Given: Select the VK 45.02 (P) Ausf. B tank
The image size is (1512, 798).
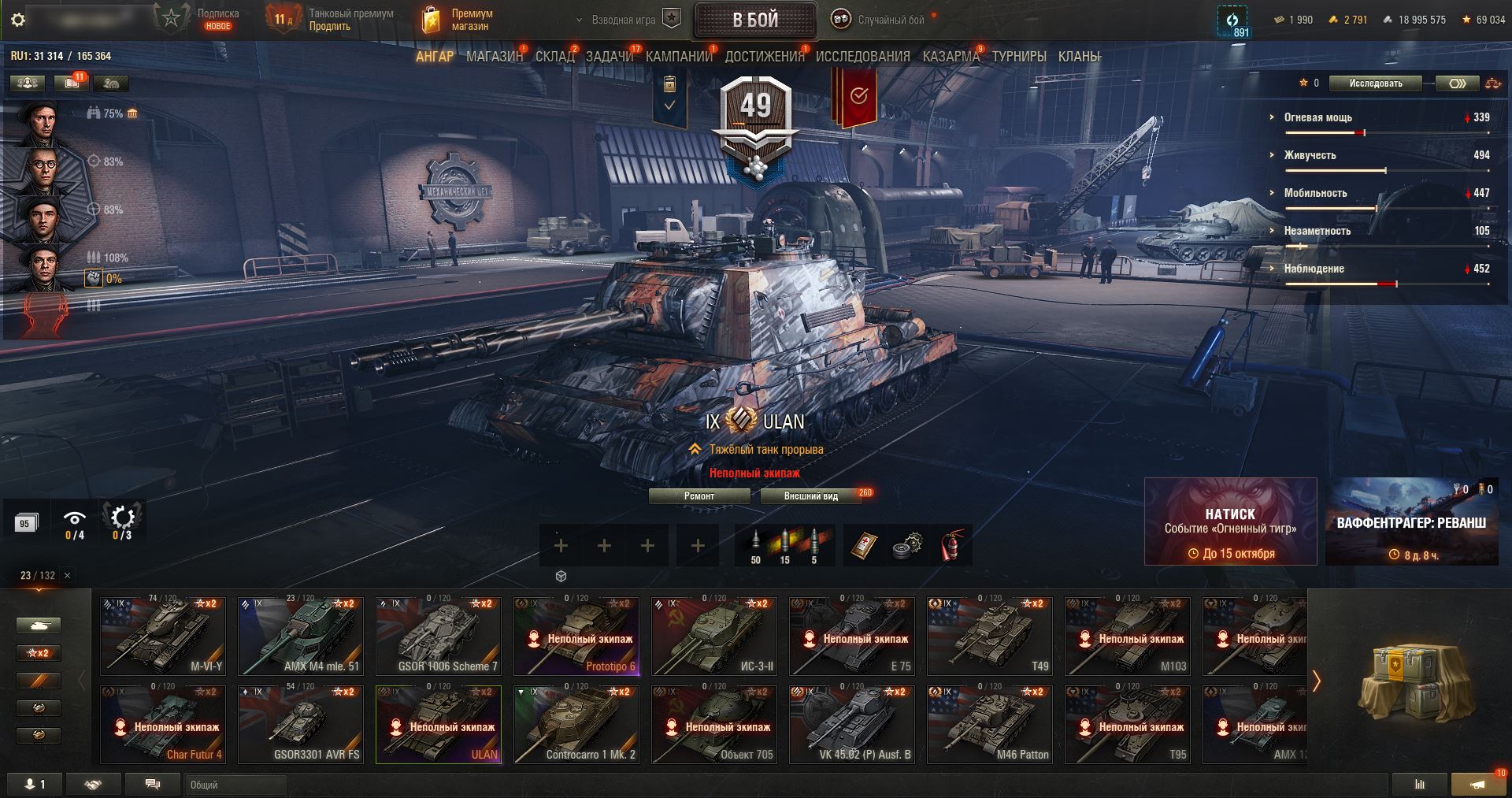Looking at the screenshot, I should [852, 725].
